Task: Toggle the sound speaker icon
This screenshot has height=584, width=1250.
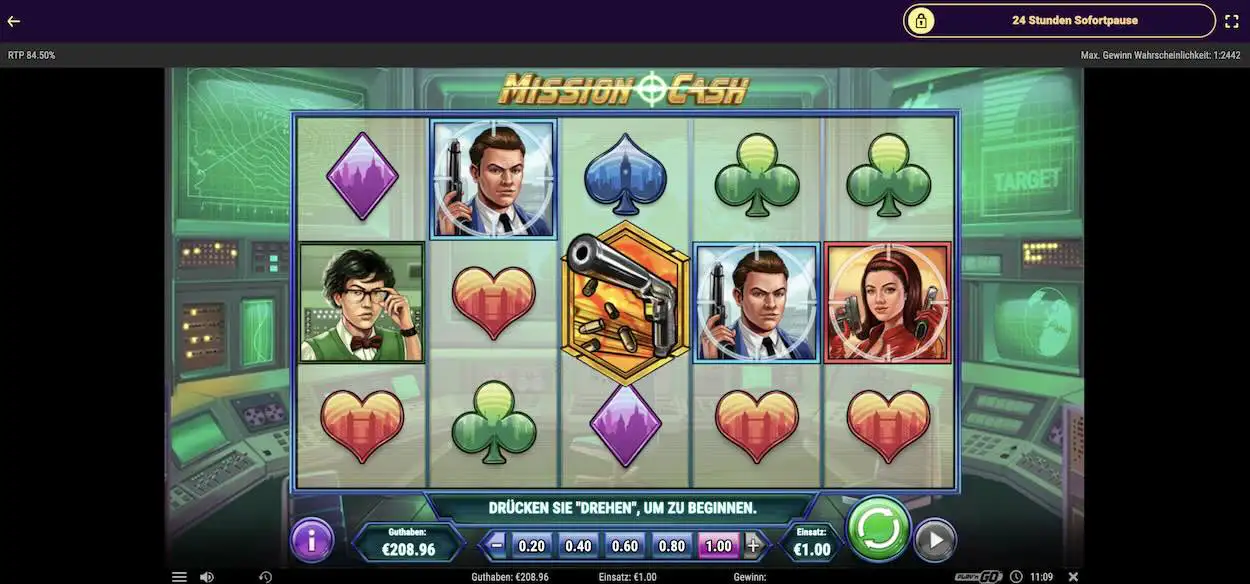Action: click(206, 577)
